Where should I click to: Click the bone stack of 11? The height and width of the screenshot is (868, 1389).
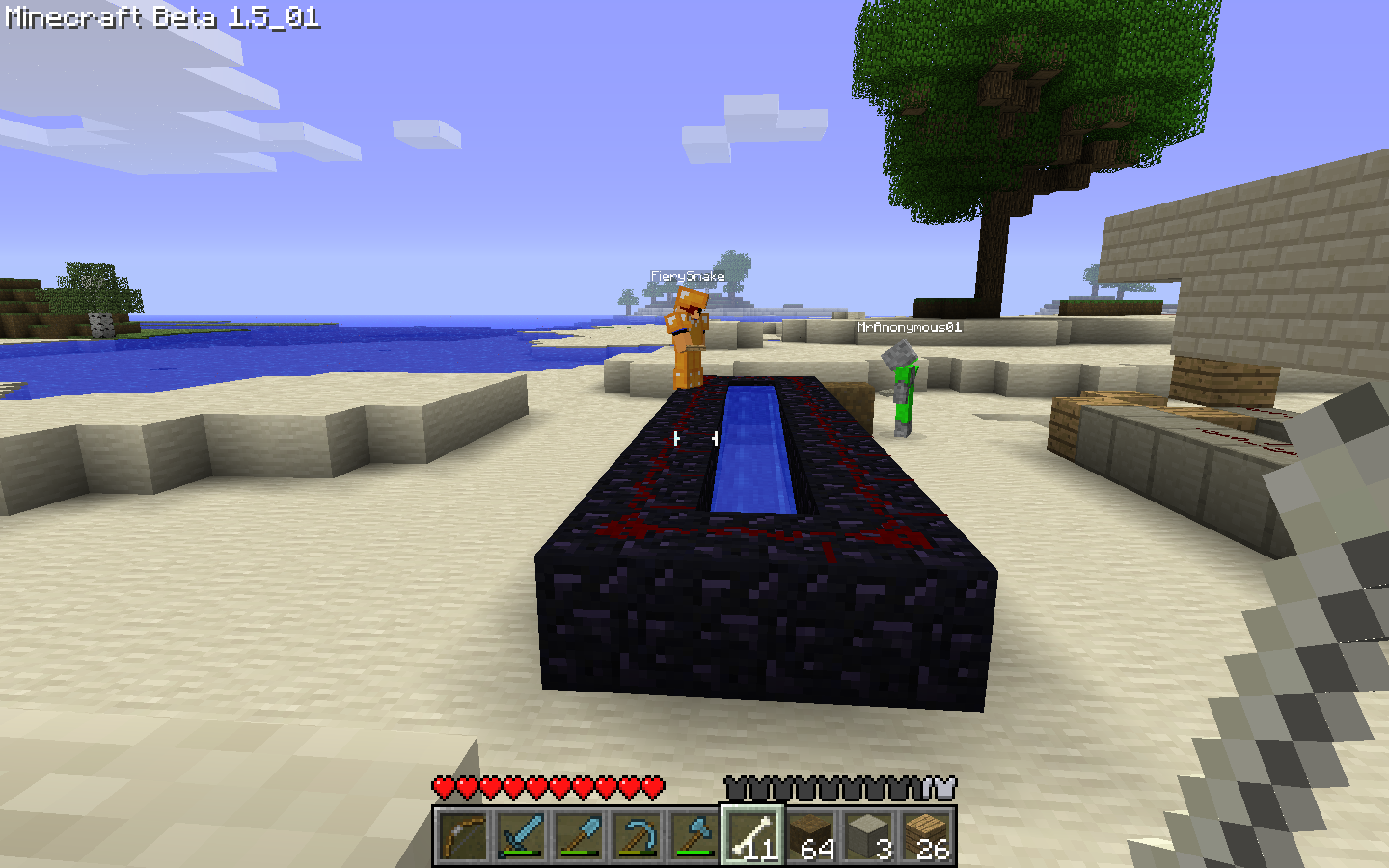coord(752,836)
